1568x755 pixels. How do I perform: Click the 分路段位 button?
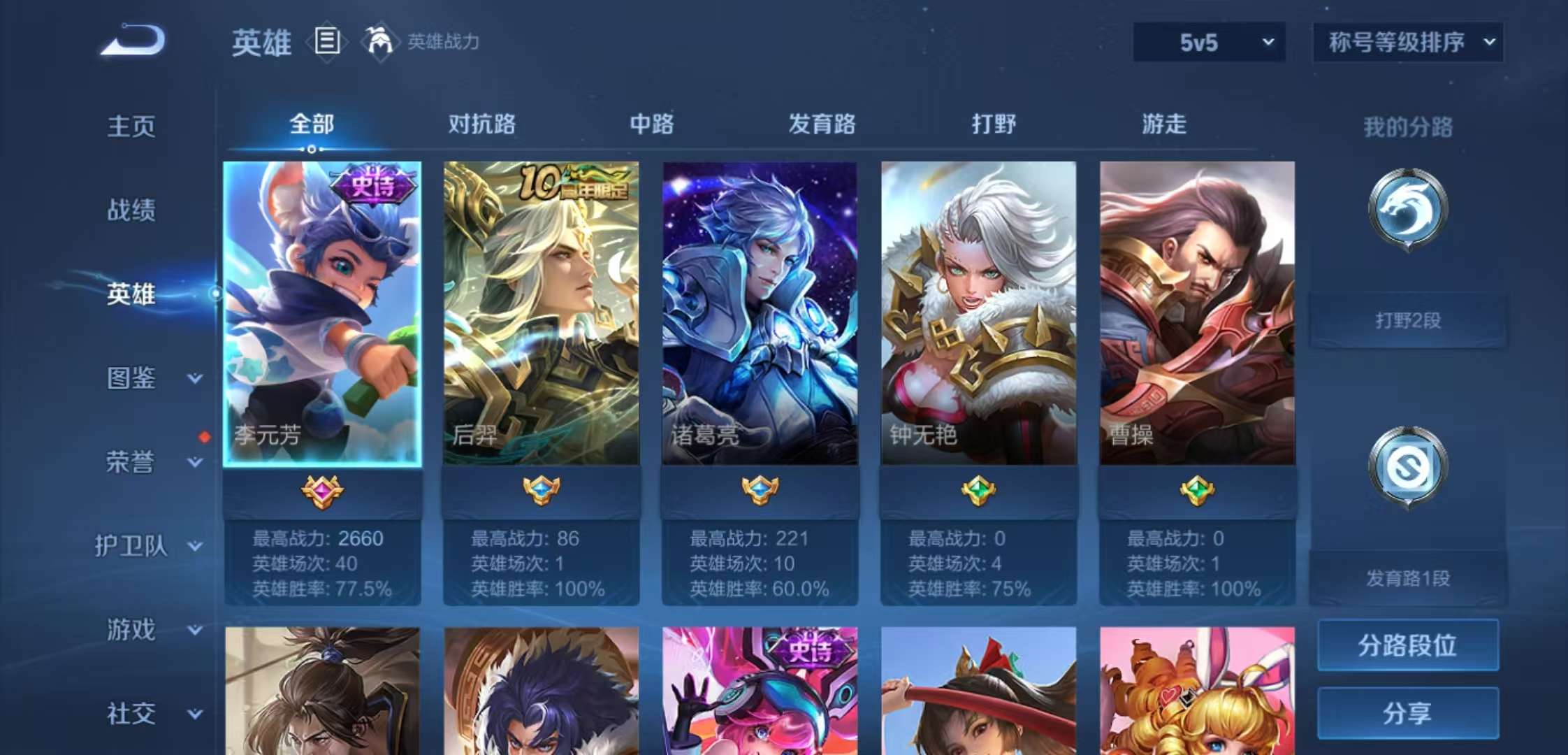tap(1407, 646)
